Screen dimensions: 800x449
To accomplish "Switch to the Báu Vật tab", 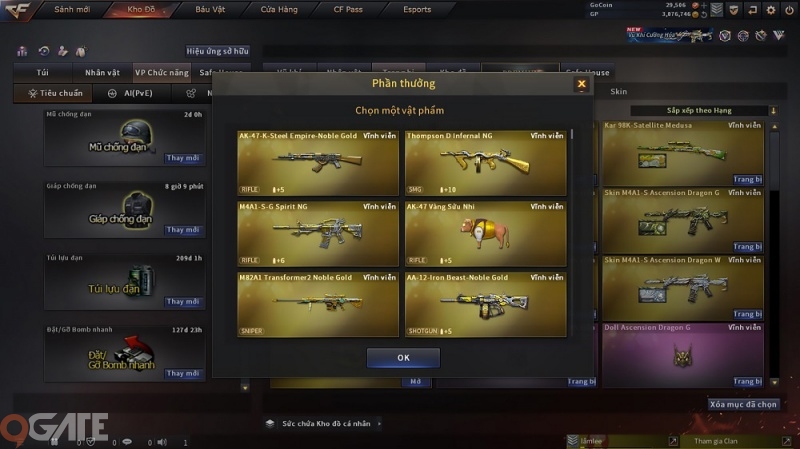I will point(210,9).
